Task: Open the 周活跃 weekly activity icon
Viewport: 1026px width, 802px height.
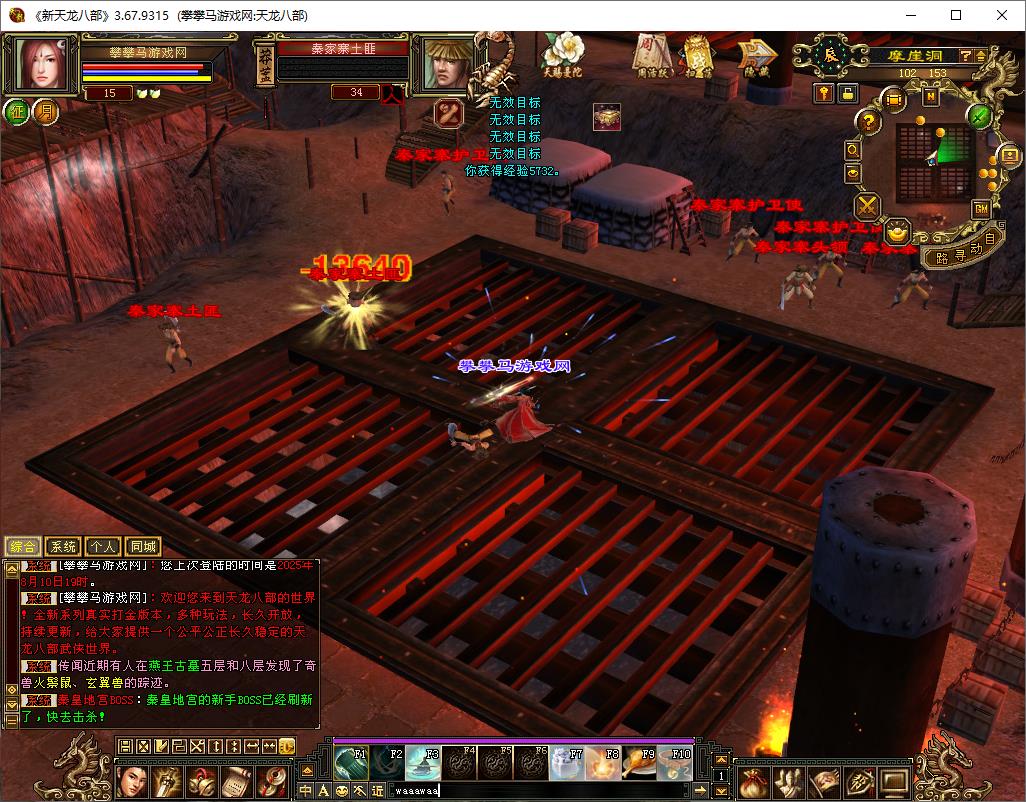Action: click(x=651, y=54)
